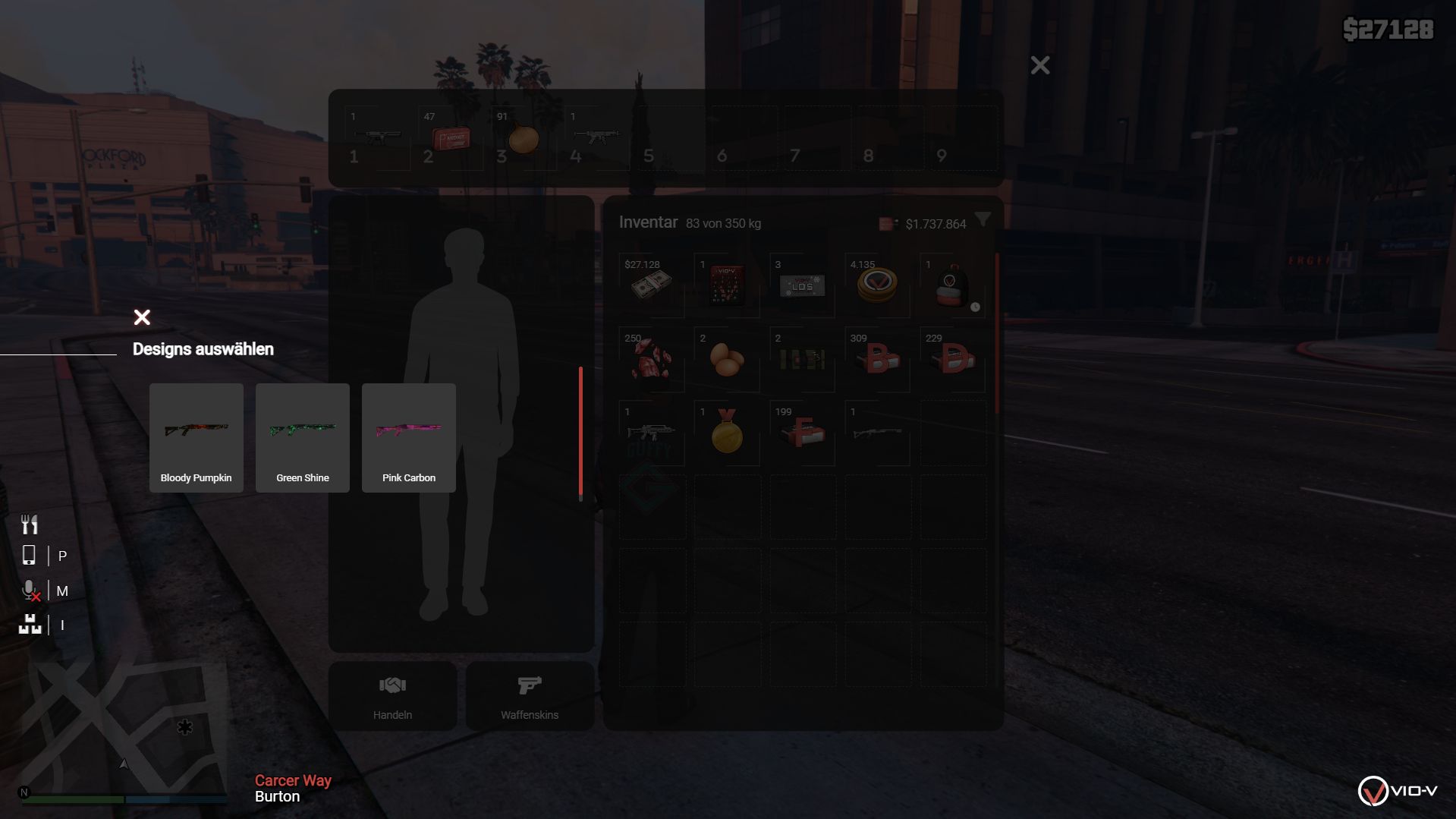Open the Handeln trade button
Screen dimensions: 1456x819
pyautogui.click(x=392, y=696)
